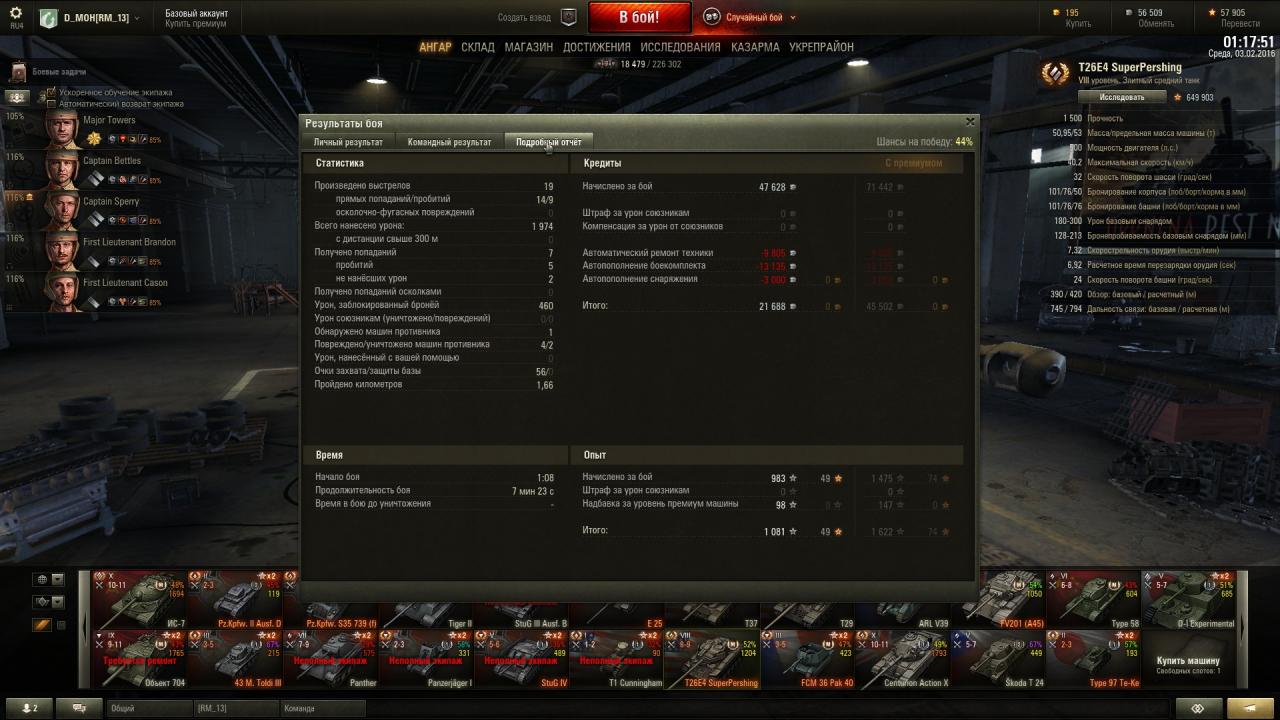Open the Общий general chat channel
This screenshot has width=1280, height=720.
coord(148,708)
